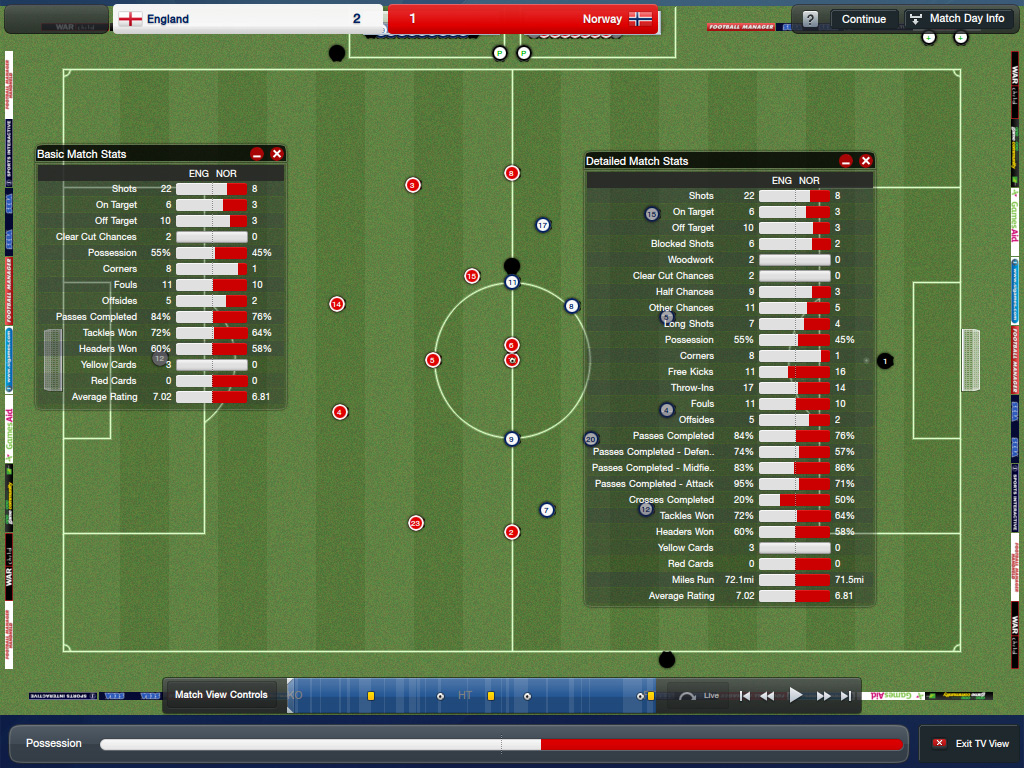Close the Basic Match Stats panel
Image resolution: width=1024 pixels, height=768 pixels.
click(x=277, y=154)
